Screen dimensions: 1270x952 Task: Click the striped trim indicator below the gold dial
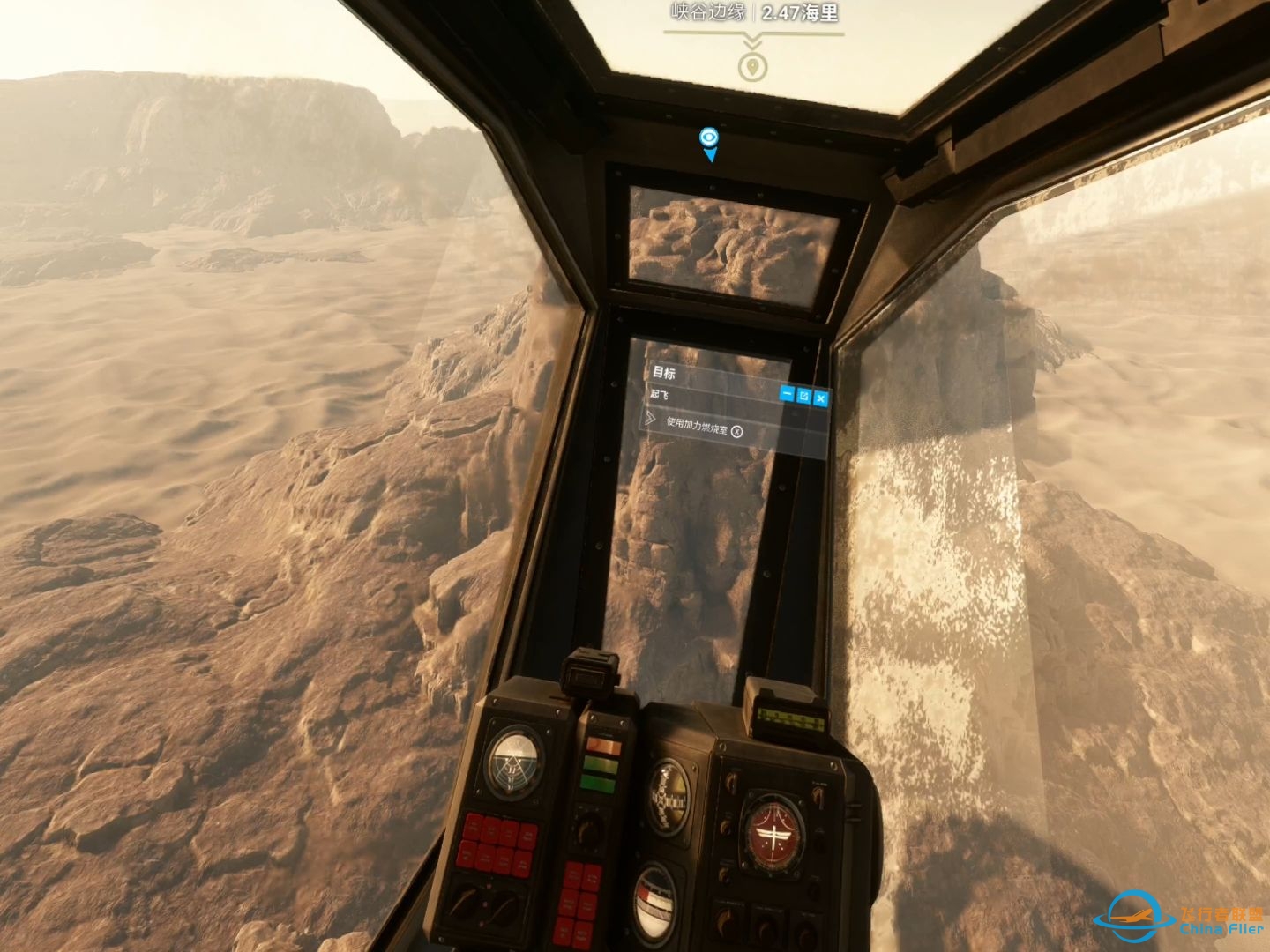pos(654,905)
